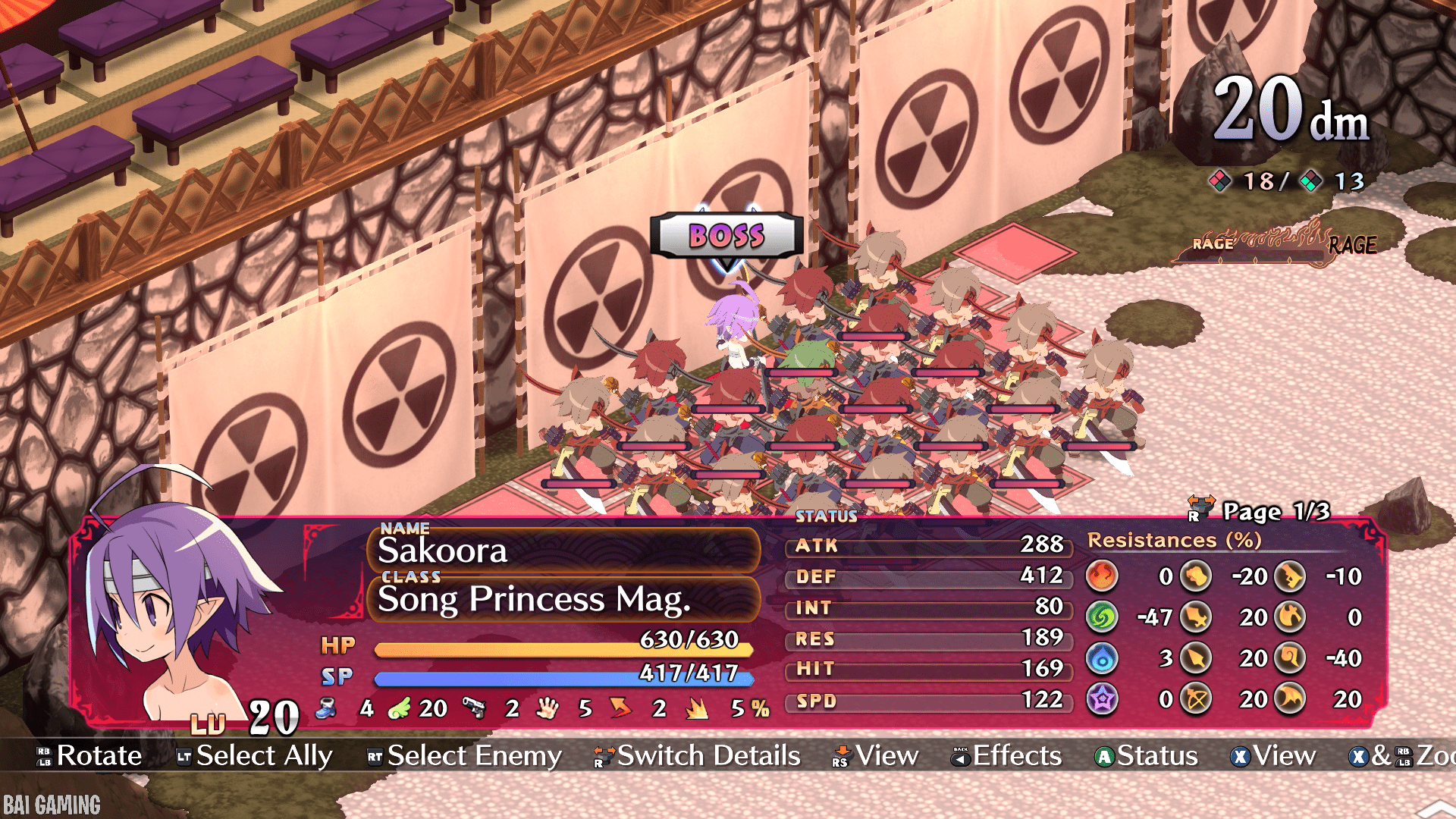The image size is (1456, 819).
Task: Select the gun resistance icon
Action: point(1288,576)
